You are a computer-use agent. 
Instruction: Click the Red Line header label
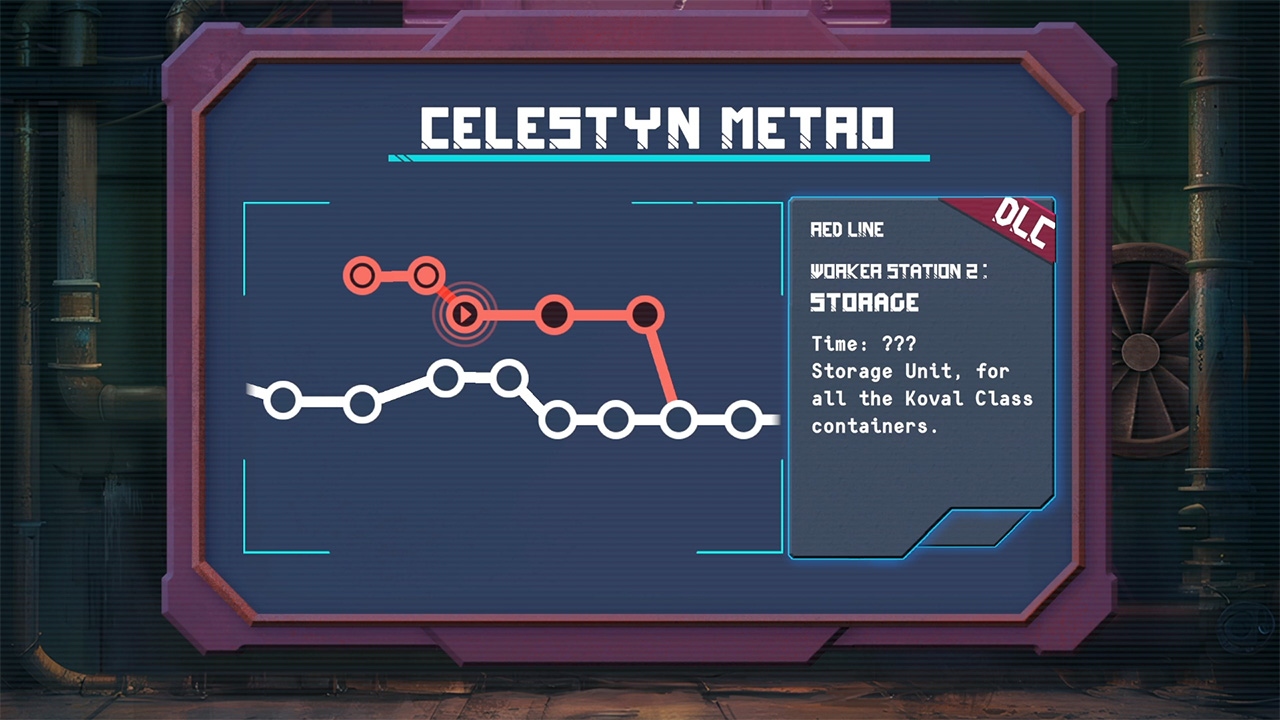click(845, 229)
